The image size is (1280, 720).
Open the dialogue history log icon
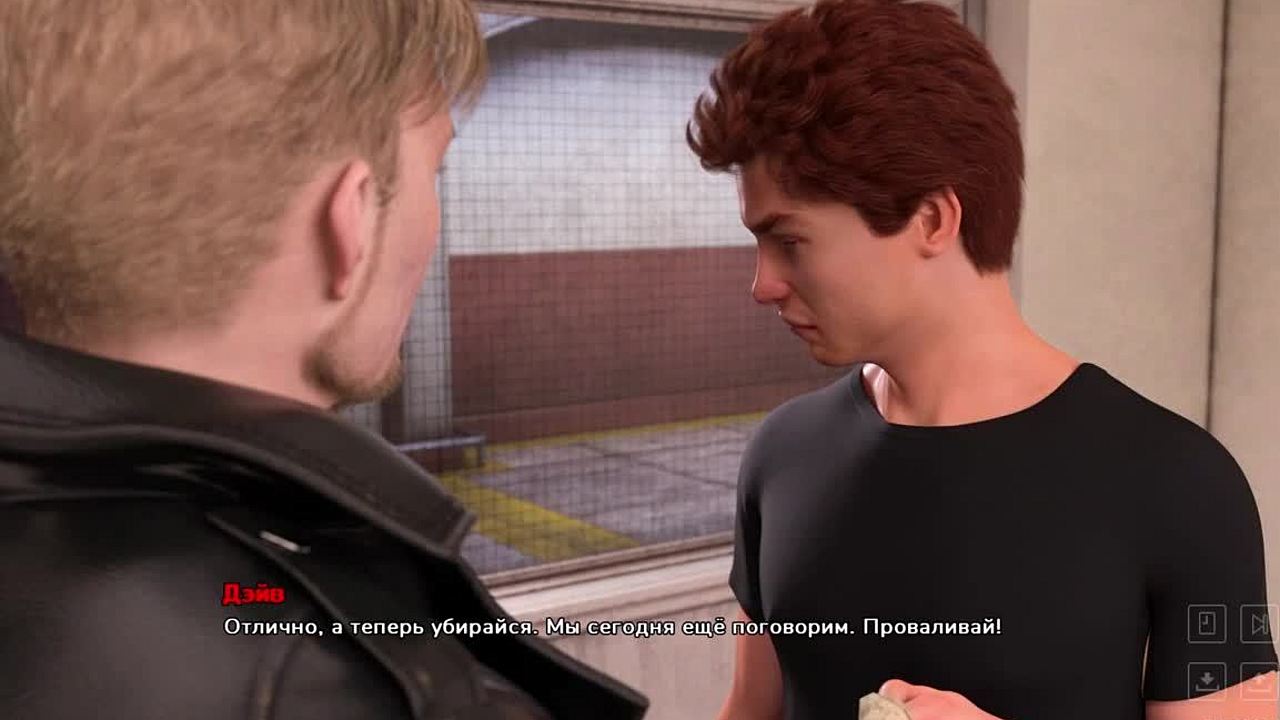1206,624
